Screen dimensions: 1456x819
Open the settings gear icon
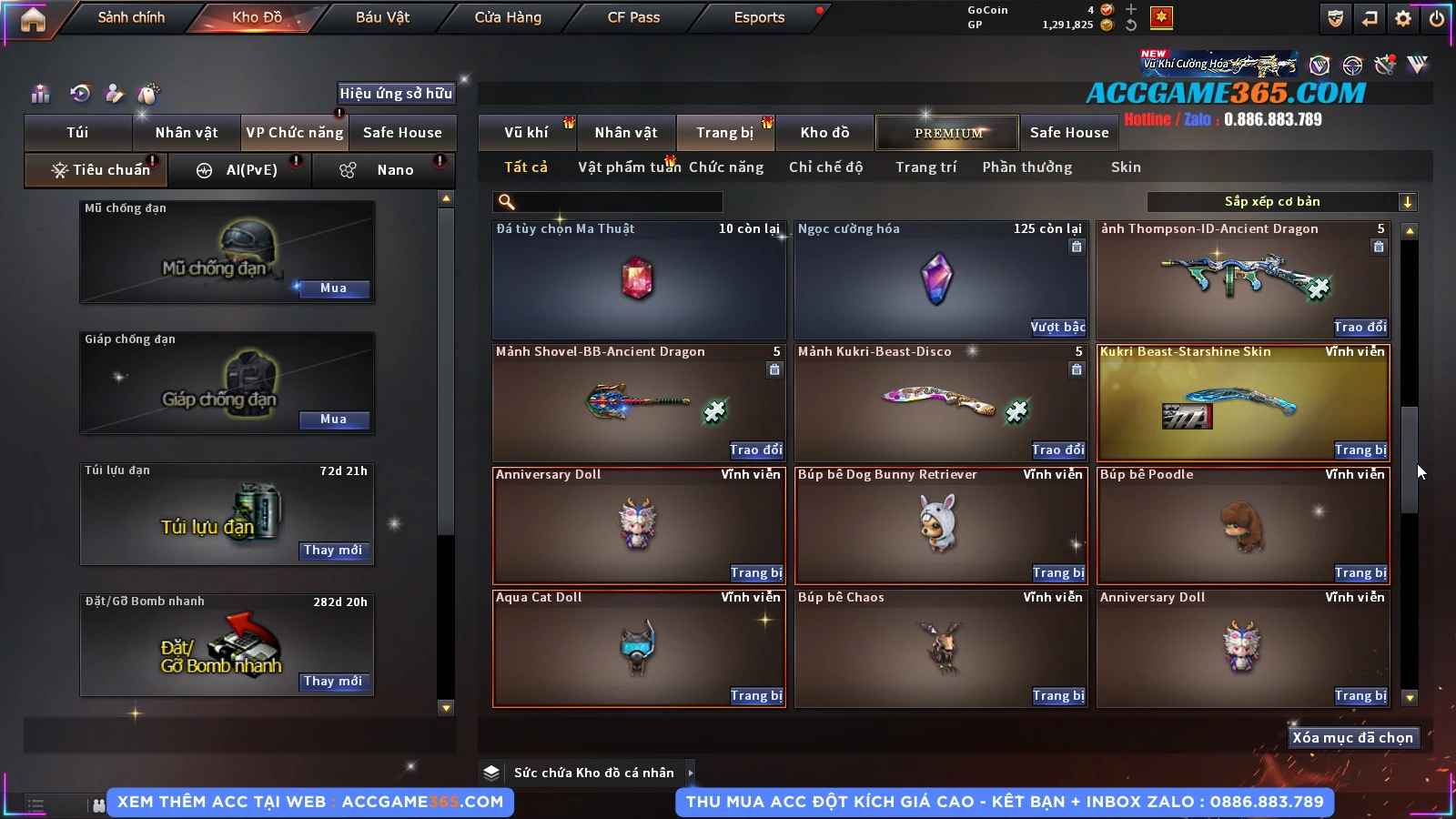pyautogui.click(x=1403, y=18)
